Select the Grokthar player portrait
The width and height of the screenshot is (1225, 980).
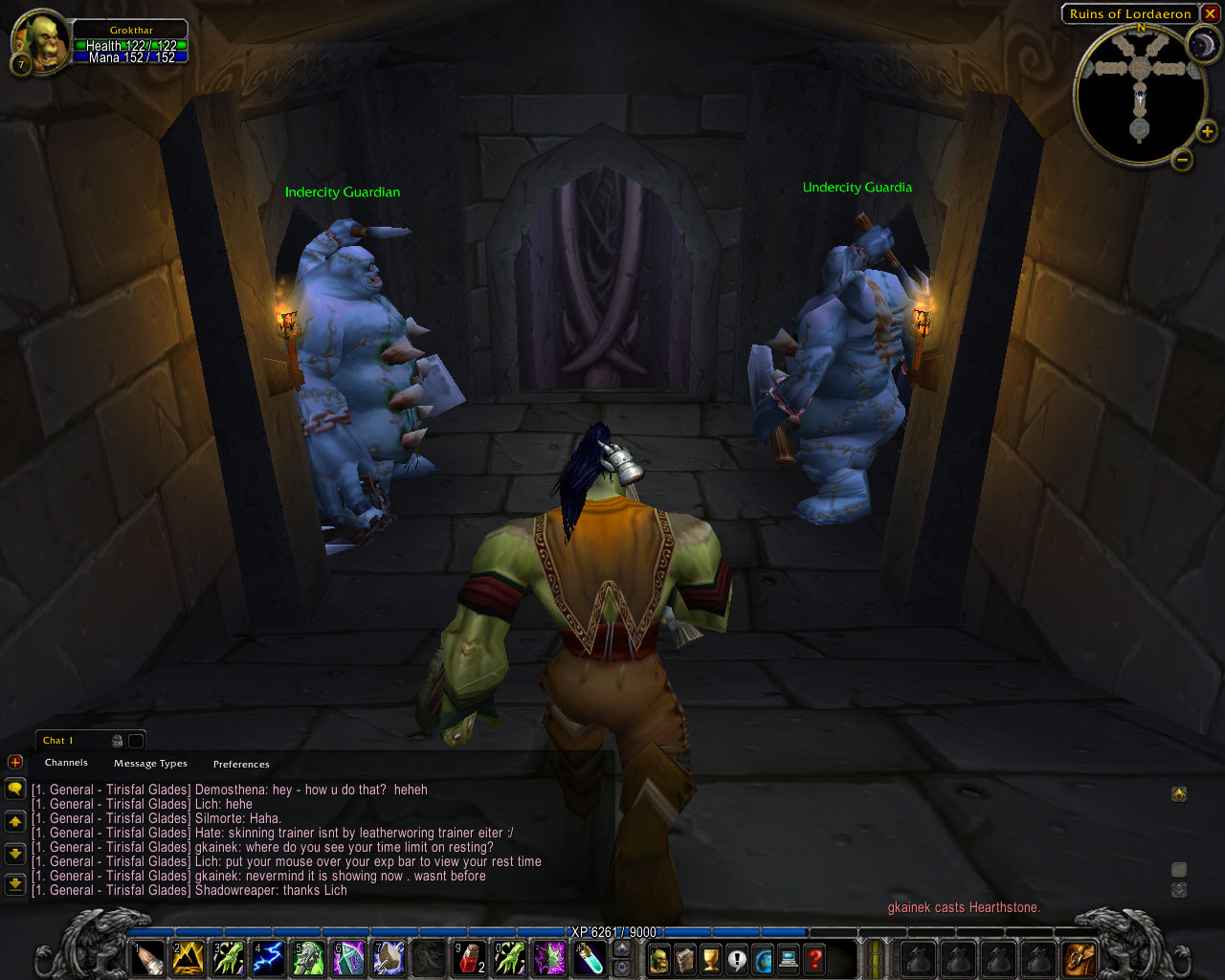coord(40,40)
